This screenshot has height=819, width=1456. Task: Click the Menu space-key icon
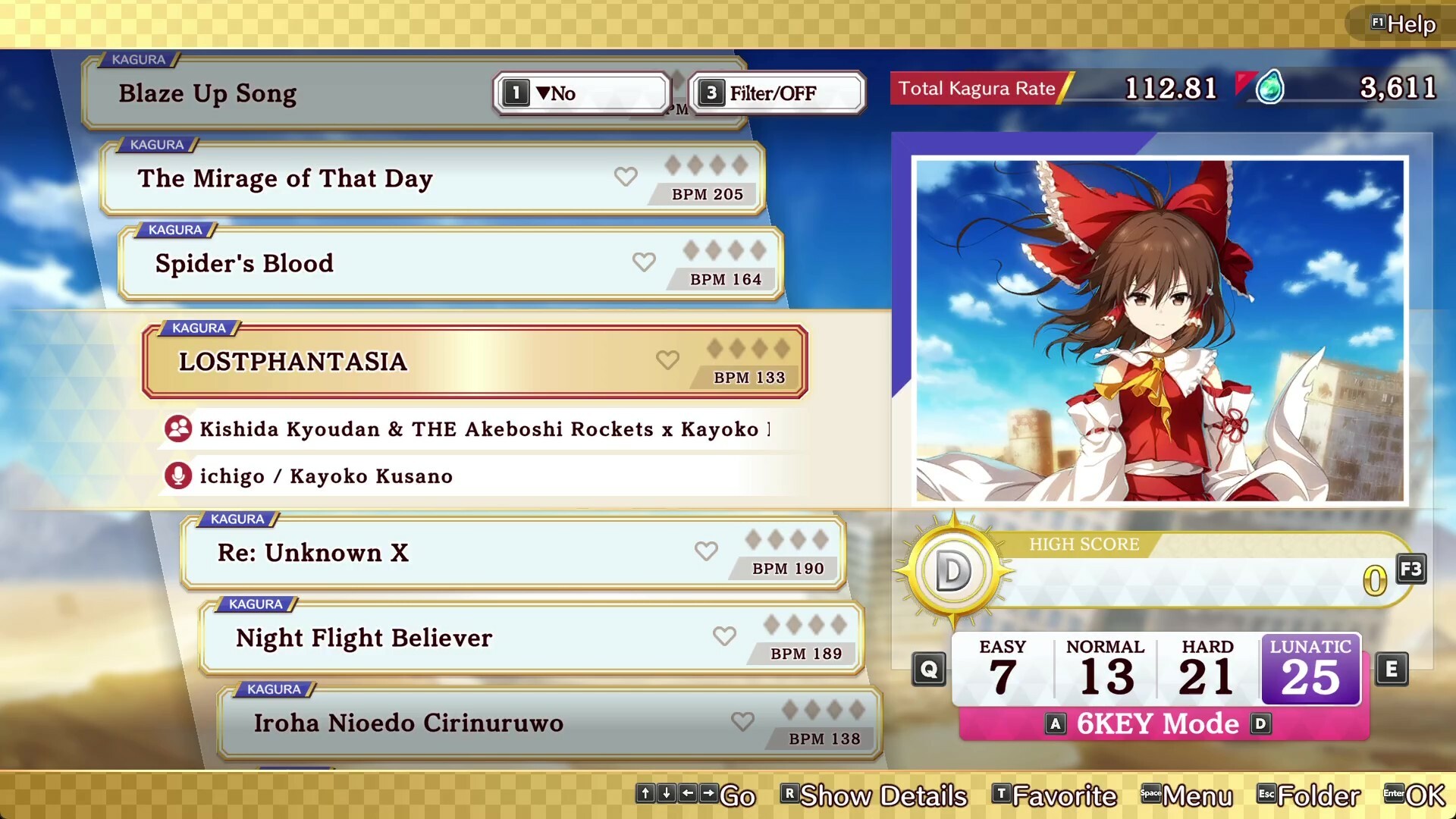point(1150,795)
